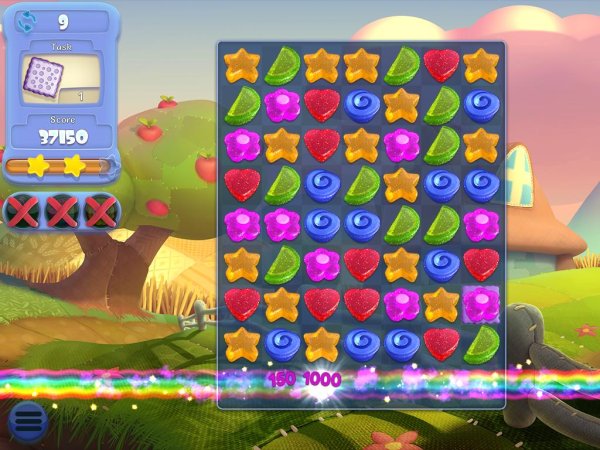This screenshot has height=450, width=600.
Task: Open the striped menu button
Action: pyautogui.click(x=28, y=421)
